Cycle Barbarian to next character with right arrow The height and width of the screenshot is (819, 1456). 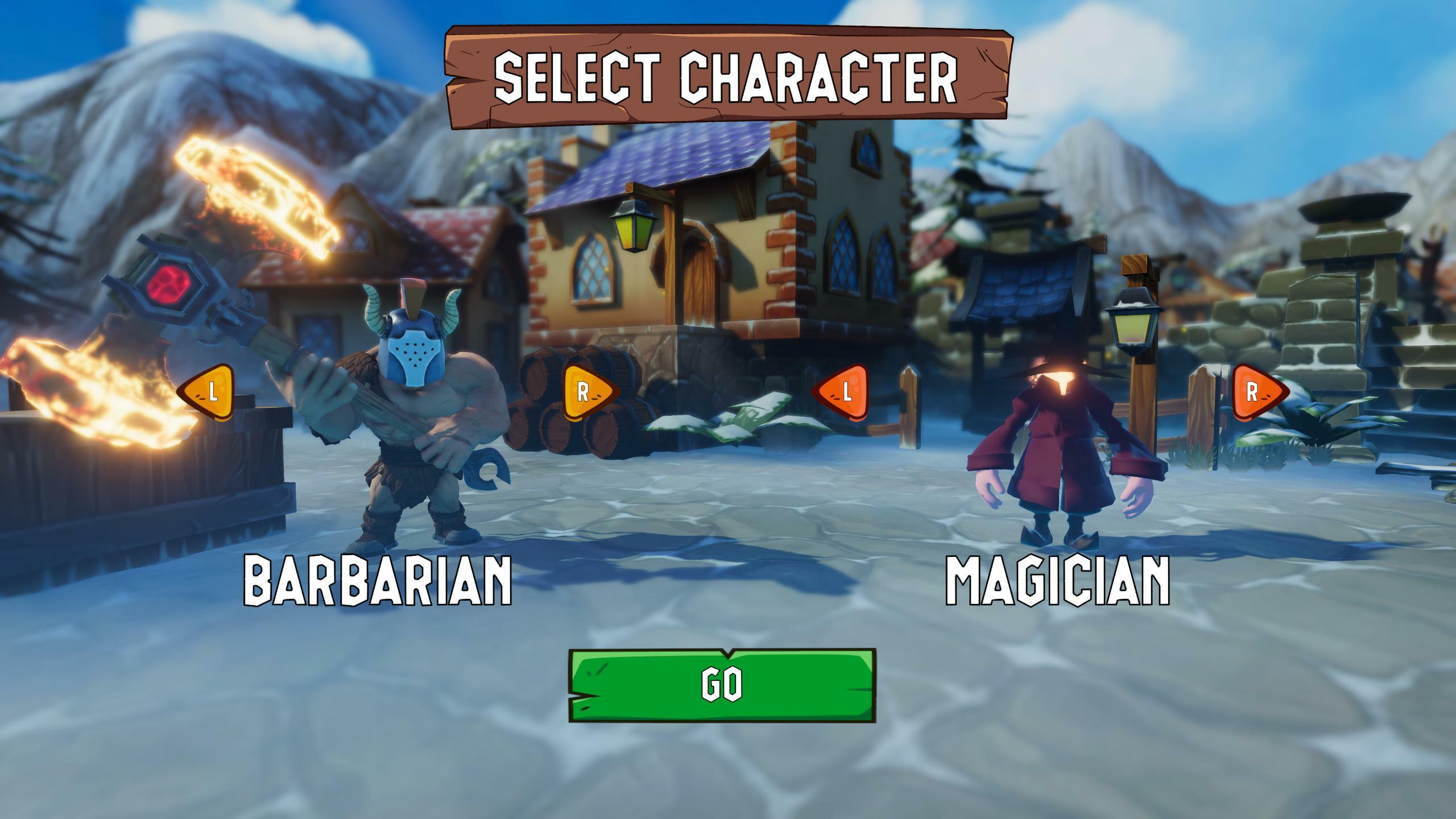[589, 392]
